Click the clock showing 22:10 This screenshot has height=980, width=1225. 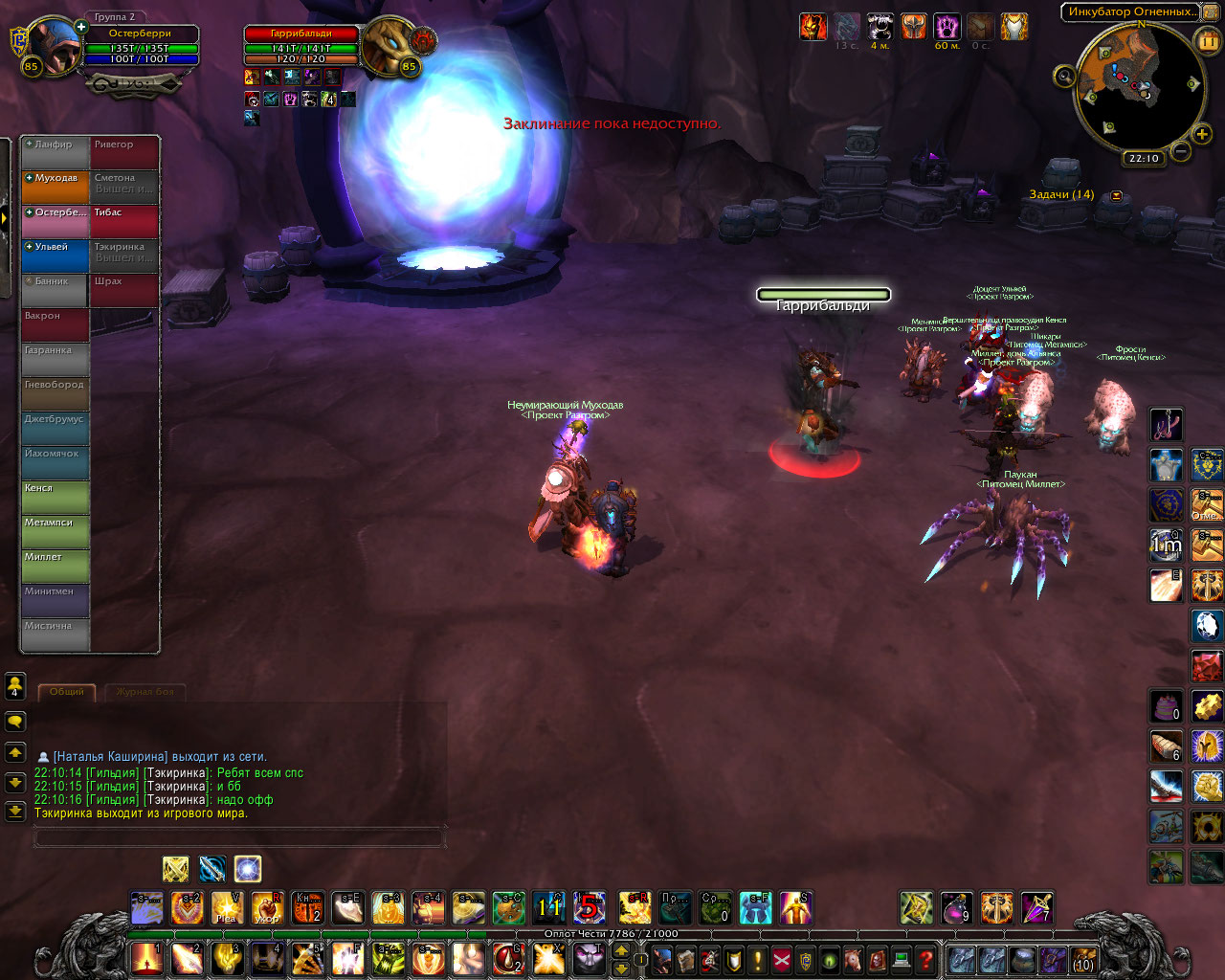pyautogui.click(x=1144, y=159)
